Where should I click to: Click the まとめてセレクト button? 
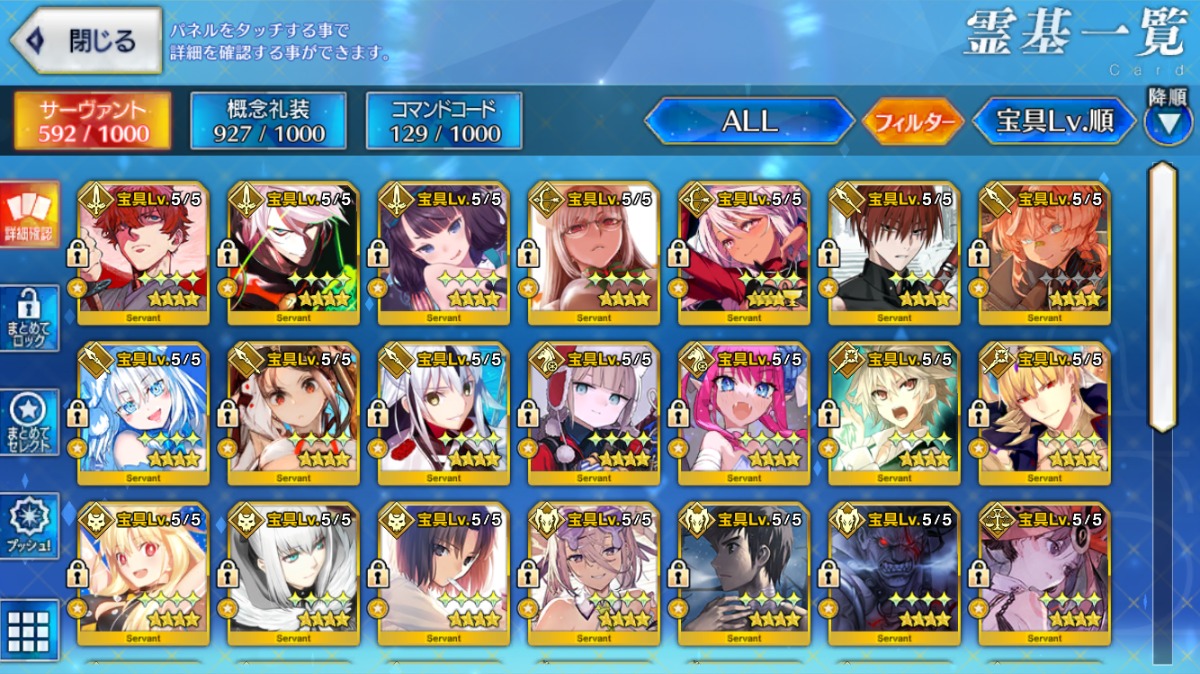click(x=29, y=422)
